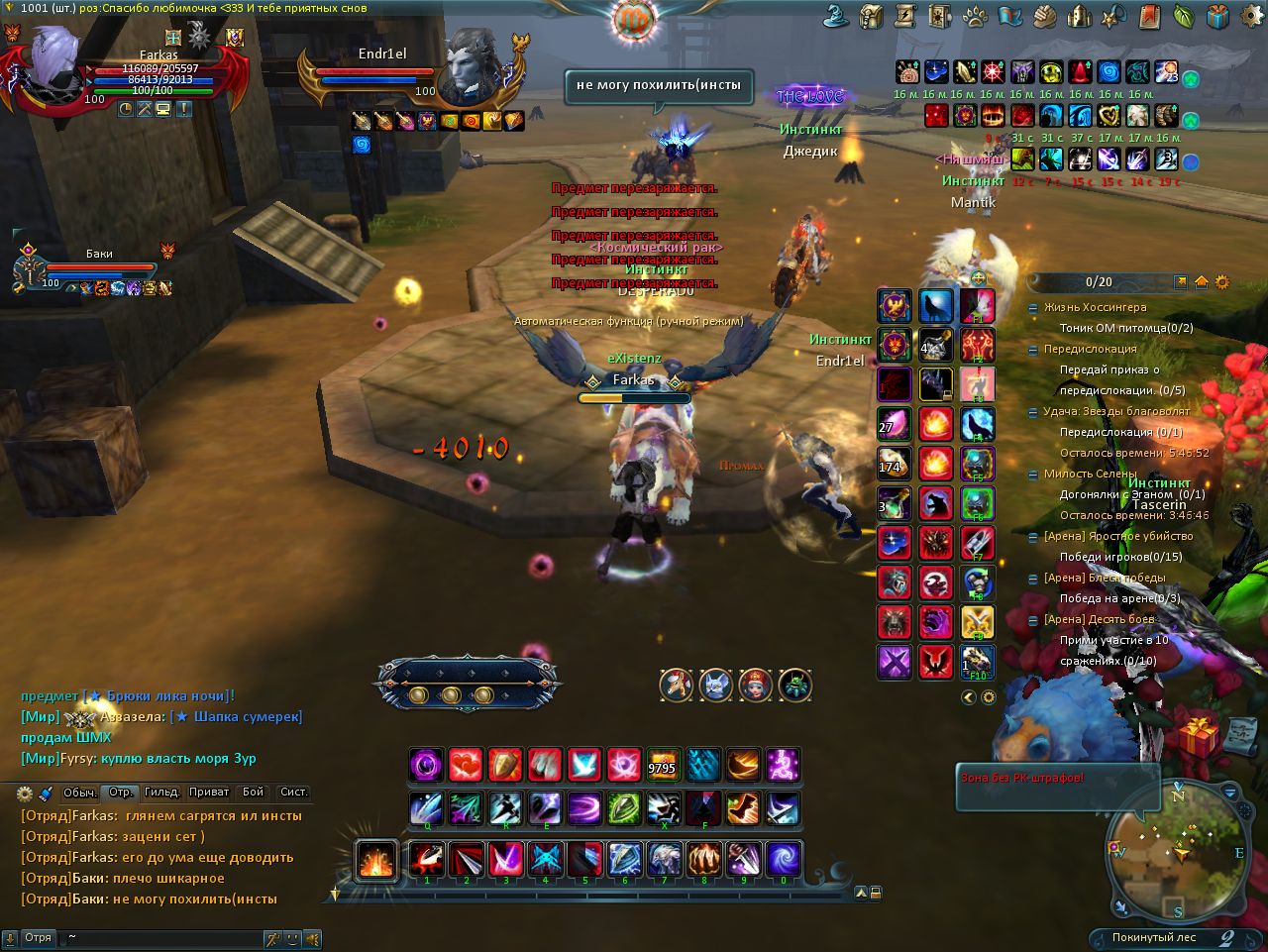Show the Сист. chat tab
This screenshot has height=952, width=1268.
click(294, 793)
